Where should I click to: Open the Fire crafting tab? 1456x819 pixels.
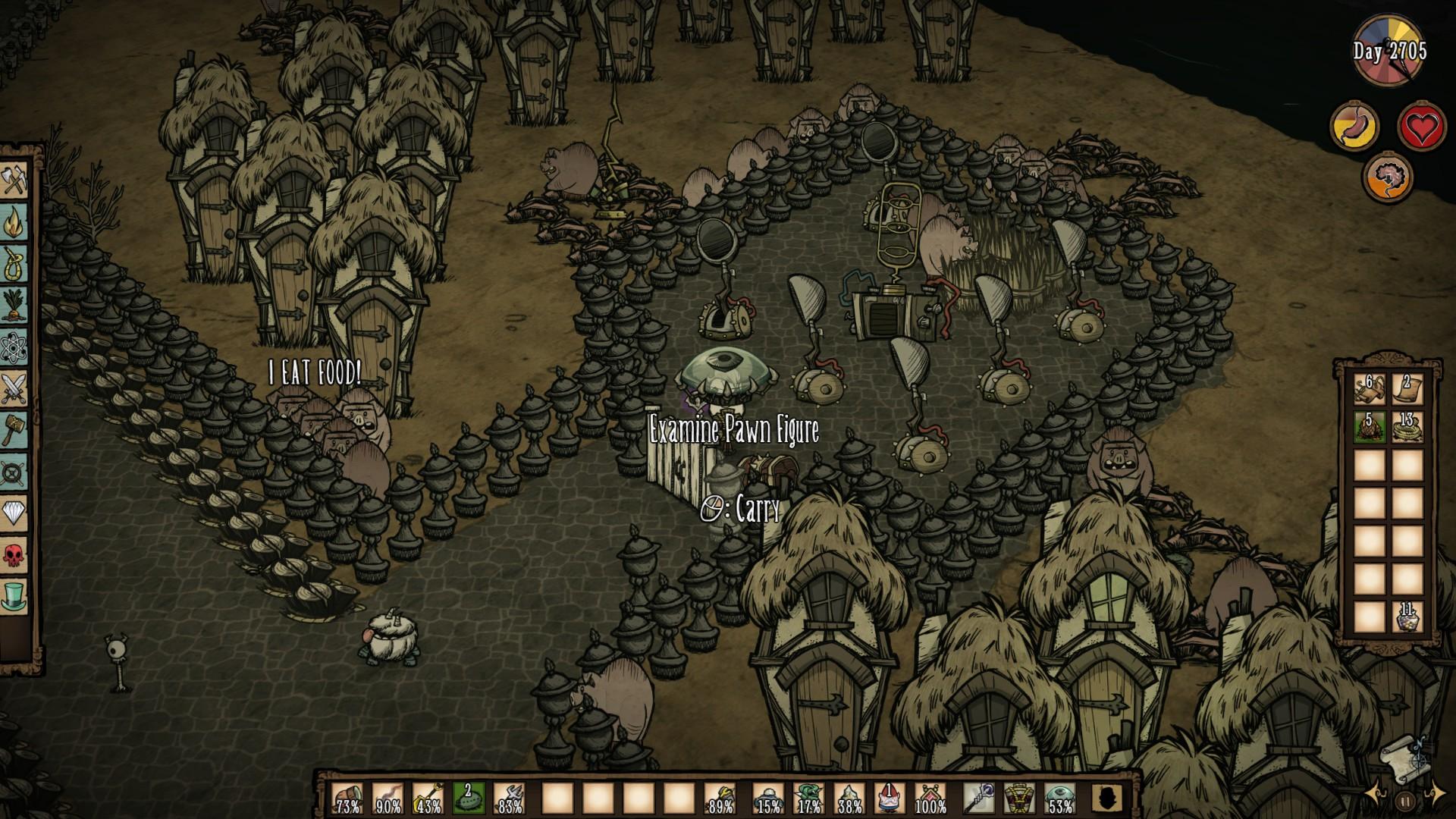[x=14, y=223]
